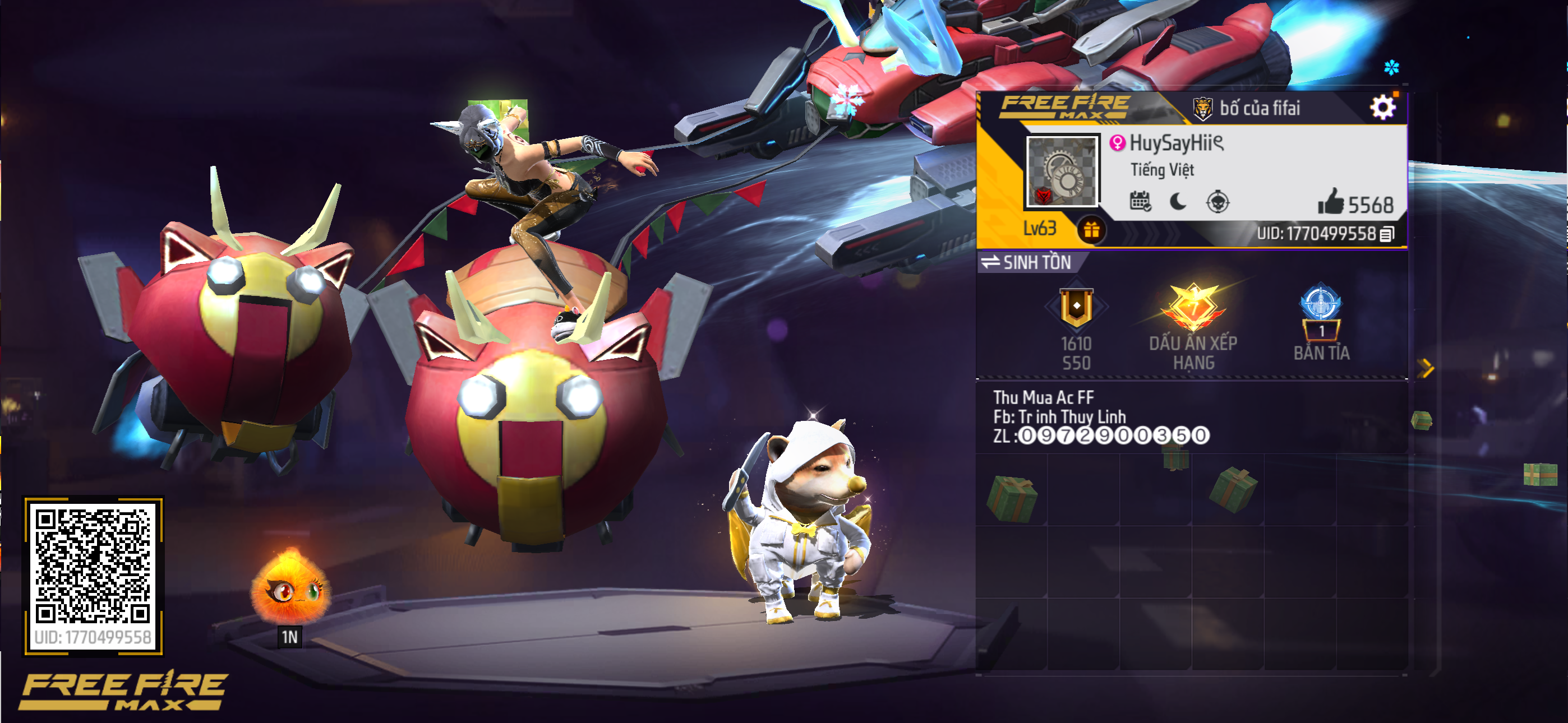View the 1610 S50 rank badge
Screen dimensions: 1568x723
[1076, 309]
